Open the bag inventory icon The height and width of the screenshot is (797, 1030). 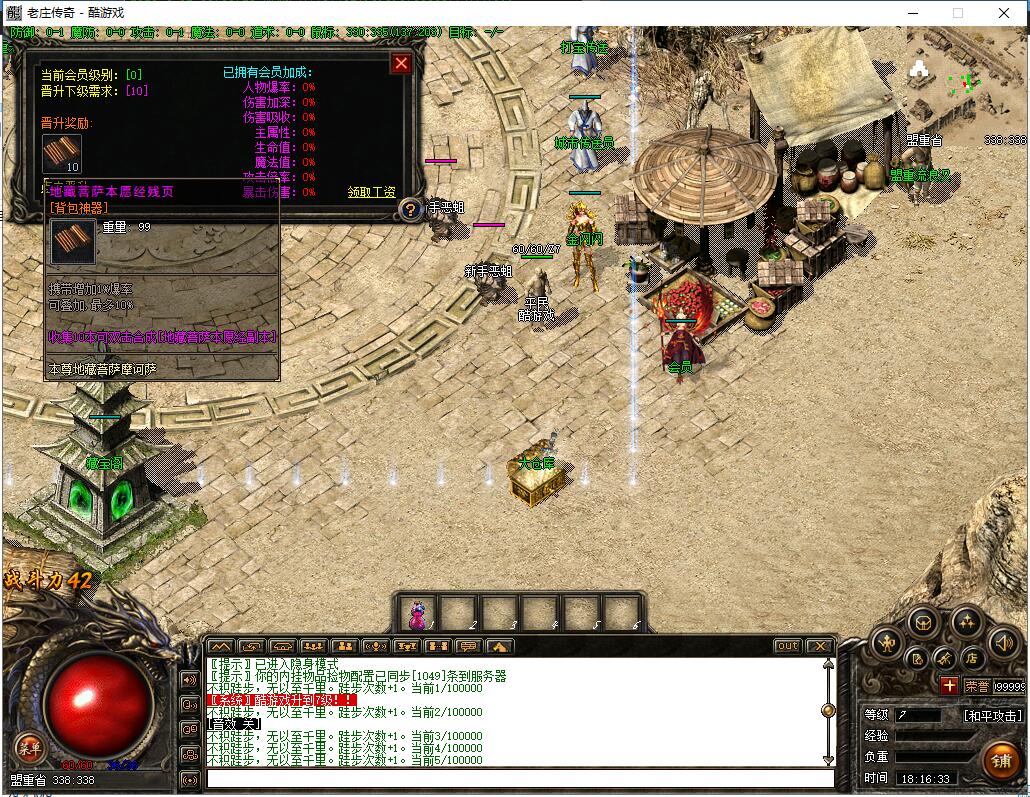(923, 621)
